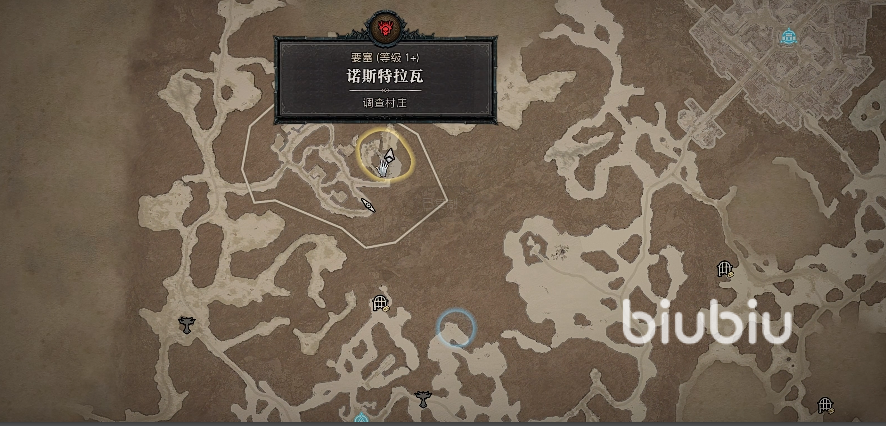
Task: Click the small diamond marker below the quest circle
Action: pos(369,205)
